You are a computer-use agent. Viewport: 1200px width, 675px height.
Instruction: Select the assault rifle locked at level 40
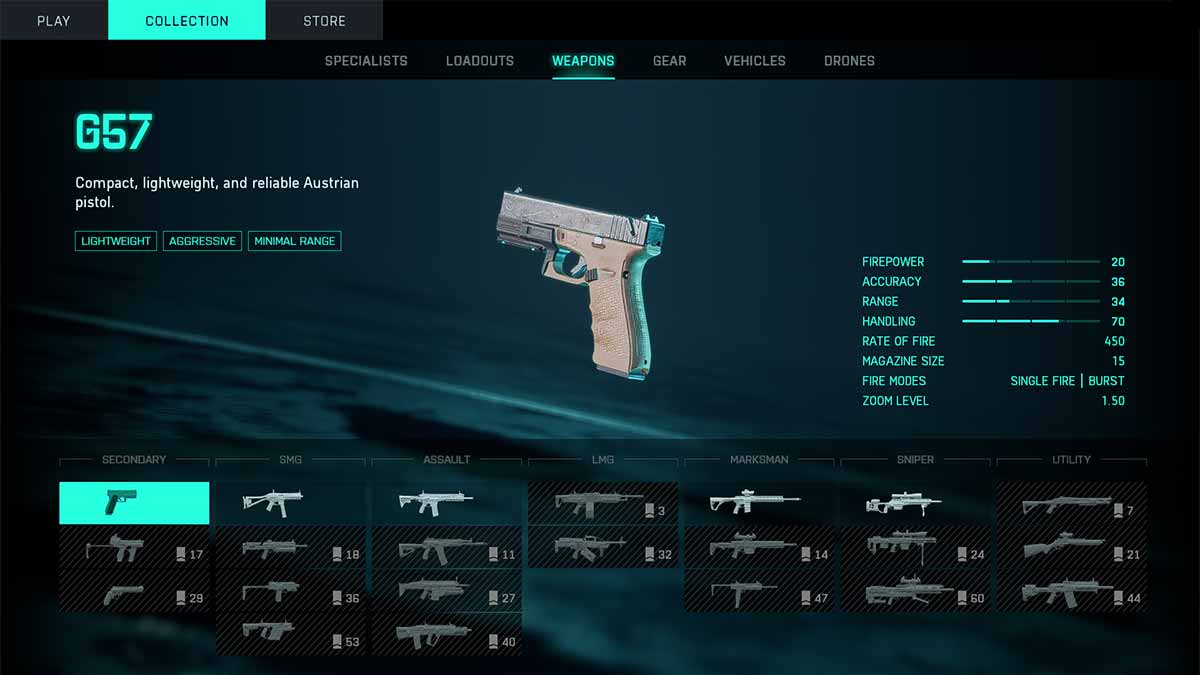[447, 635]
